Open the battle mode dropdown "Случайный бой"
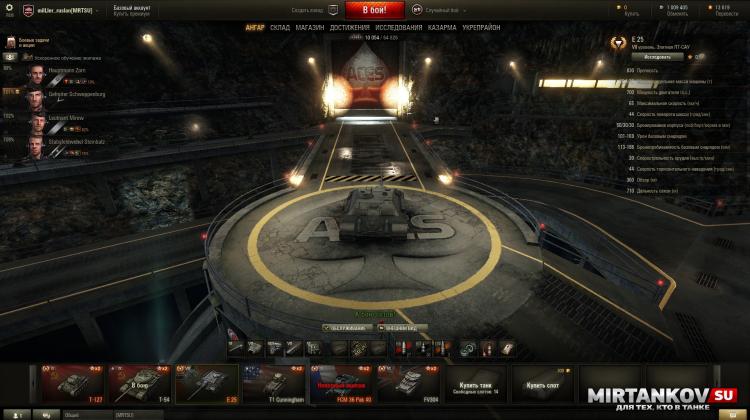 tap(441, 9)
